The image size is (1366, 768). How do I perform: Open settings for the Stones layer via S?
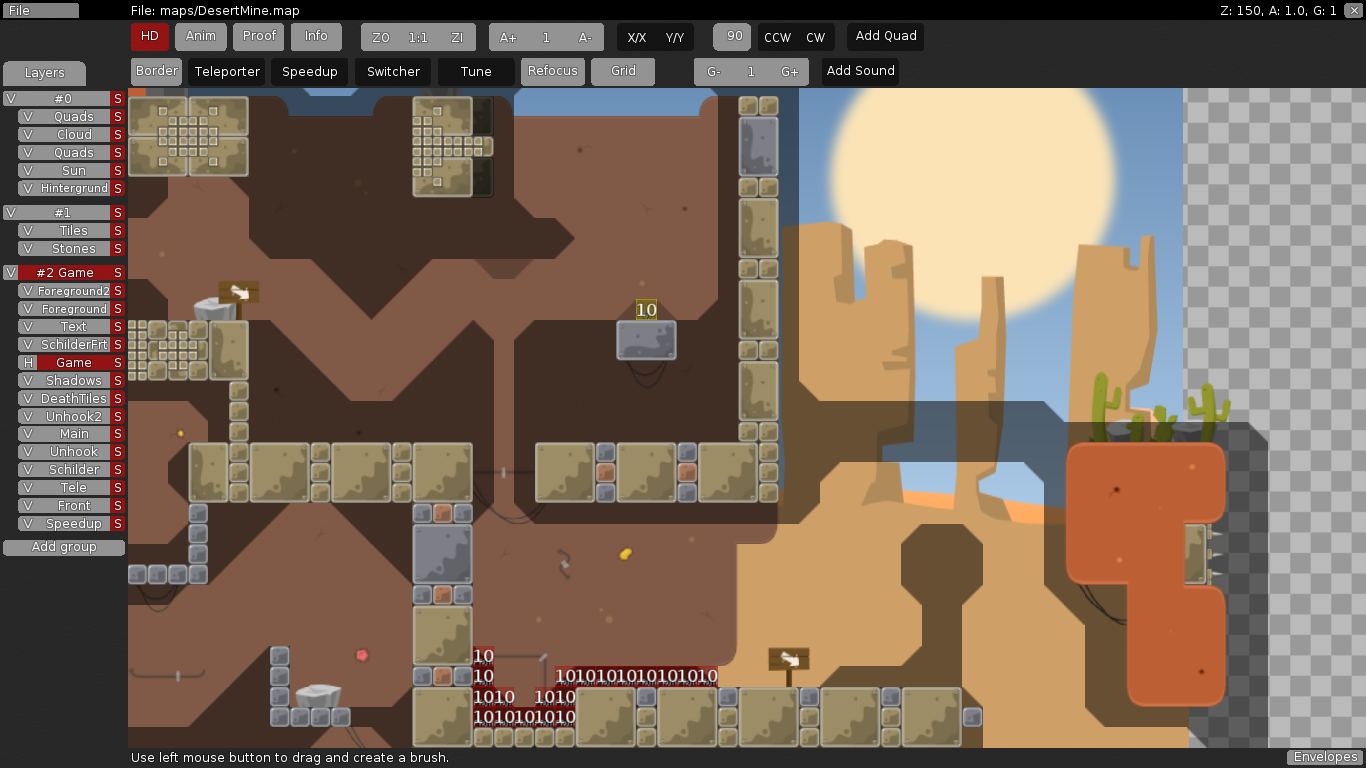[x=117, y=248]
